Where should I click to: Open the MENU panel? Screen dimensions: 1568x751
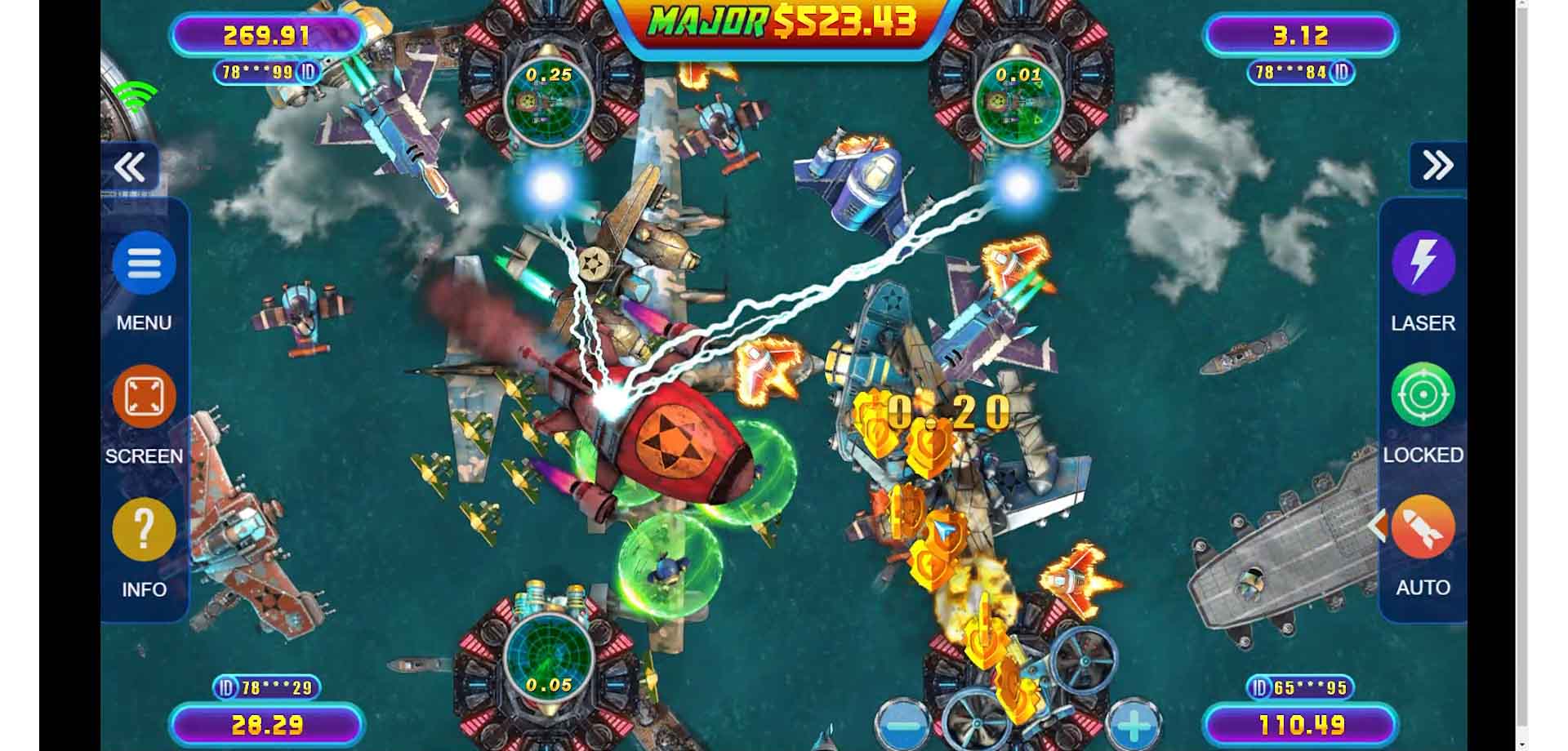click(x=144, y=263)
